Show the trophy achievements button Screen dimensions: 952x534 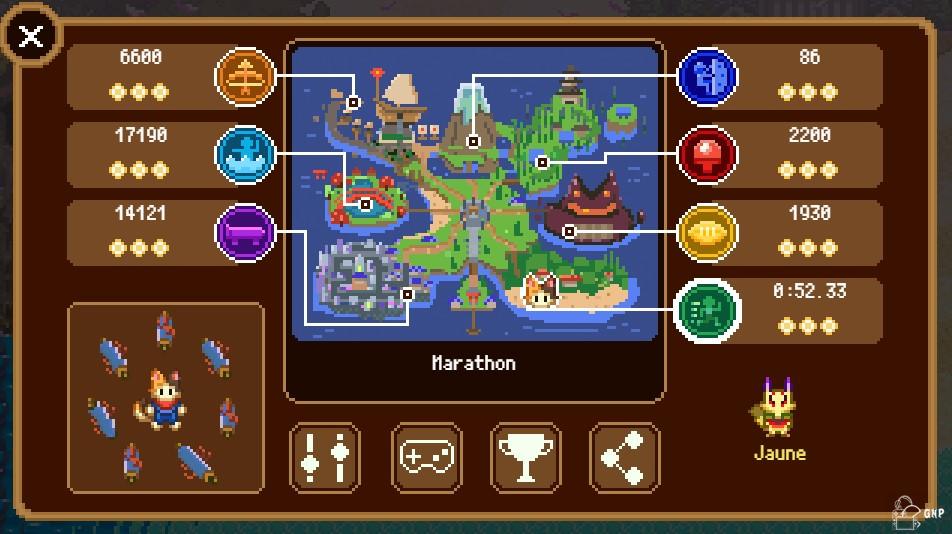(x=526, y=457)
